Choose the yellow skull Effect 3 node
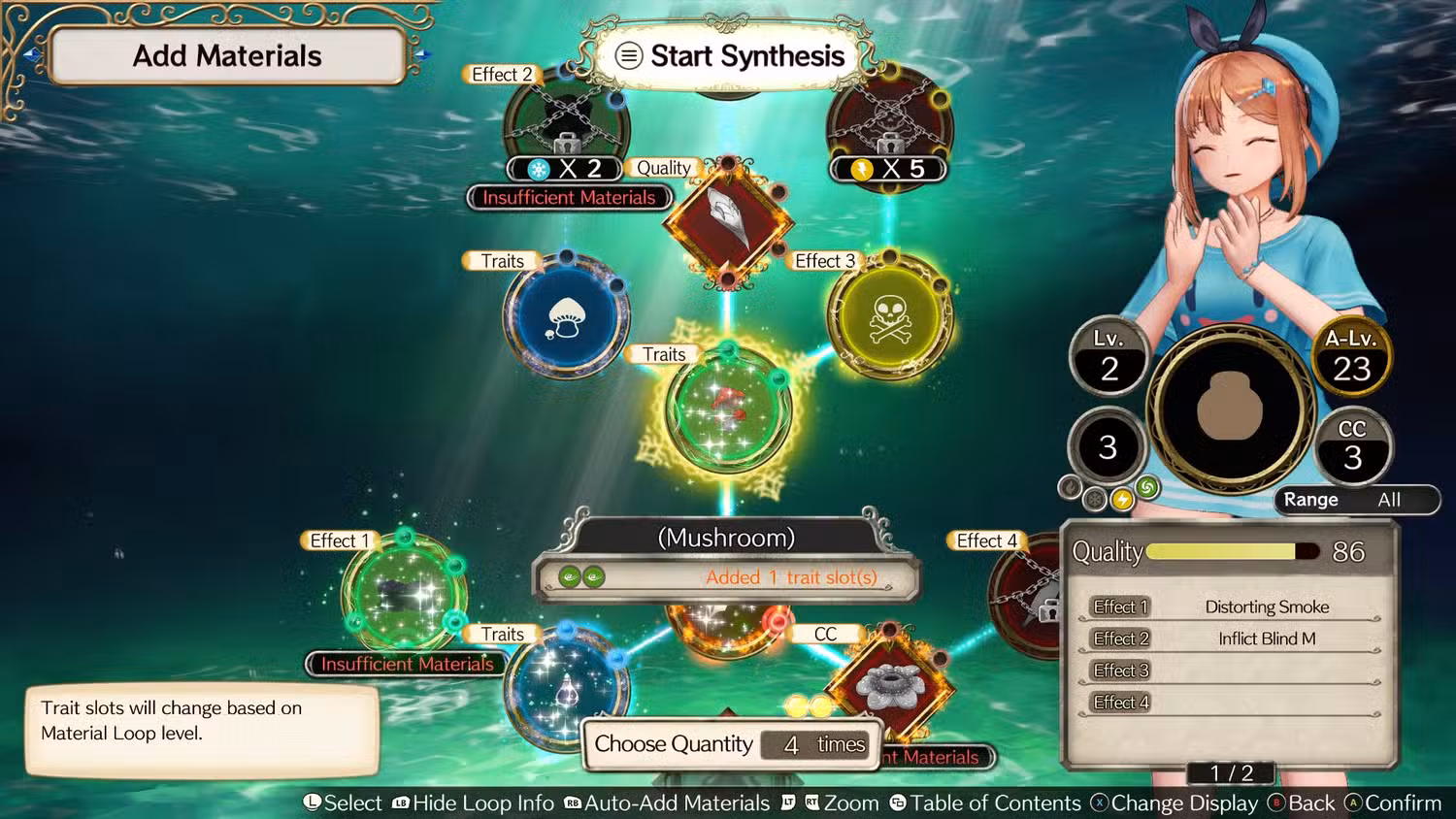Viewport: 1456px width, 819px height. tap(889, 317)
